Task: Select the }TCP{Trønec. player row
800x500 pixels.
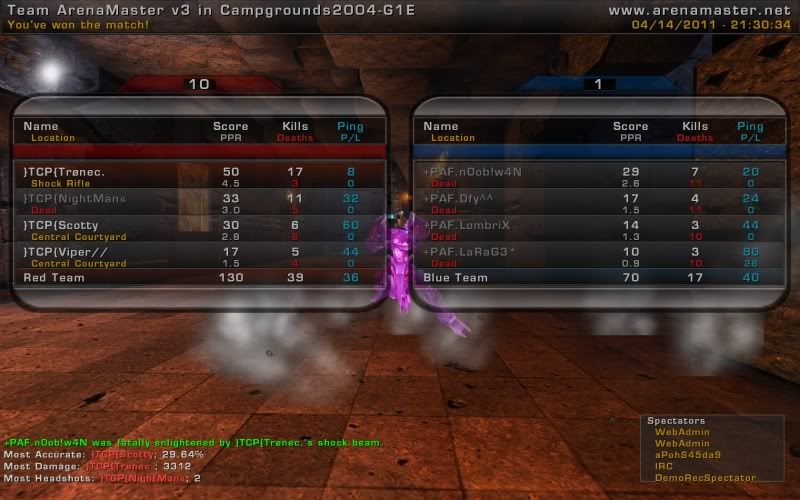Action: point(200,176)
